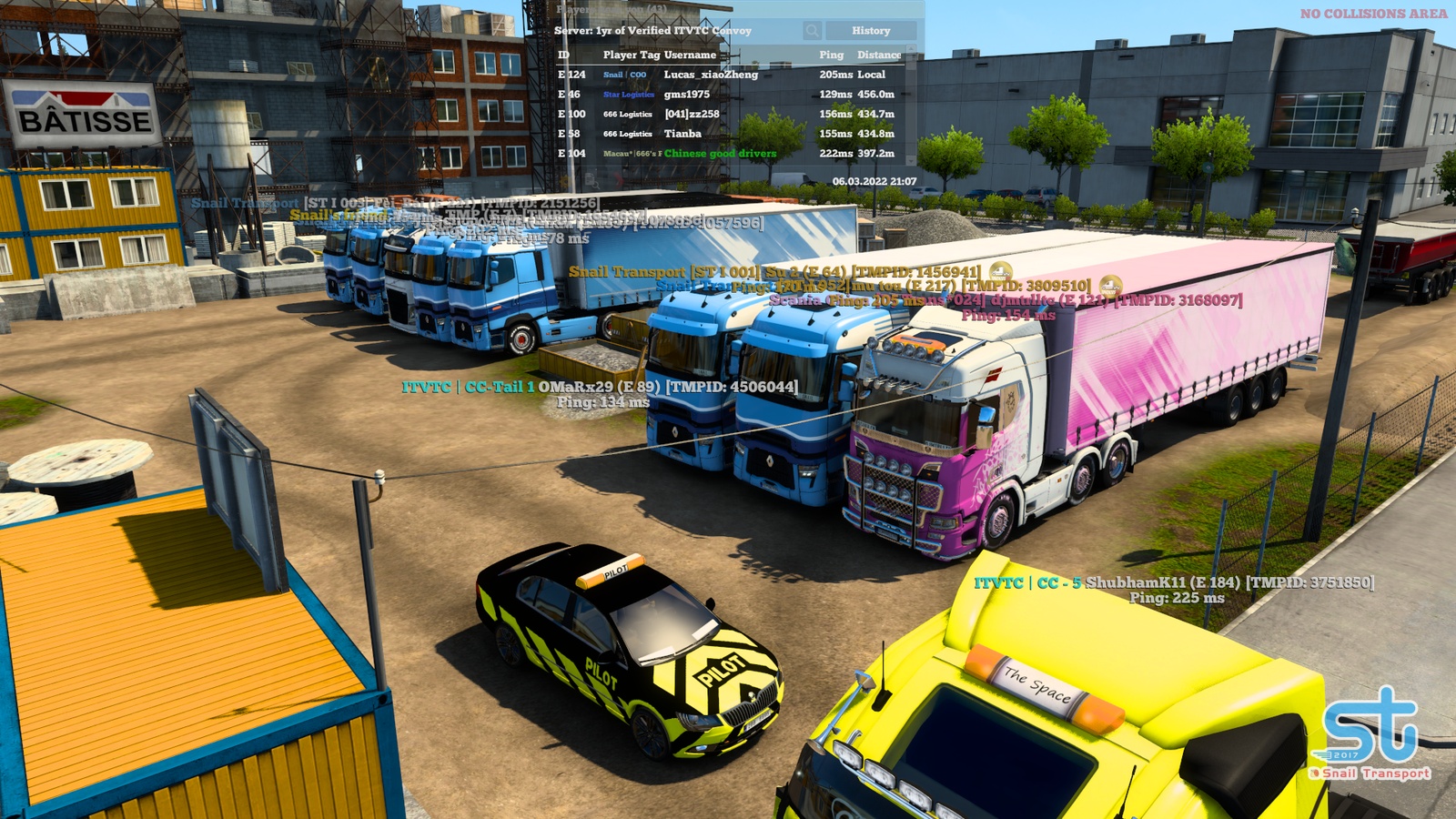Select Lucas_xiaoZheng's row in the player list
The width and height of the screenshot is (1456, 819).
(x=719, y=75)
